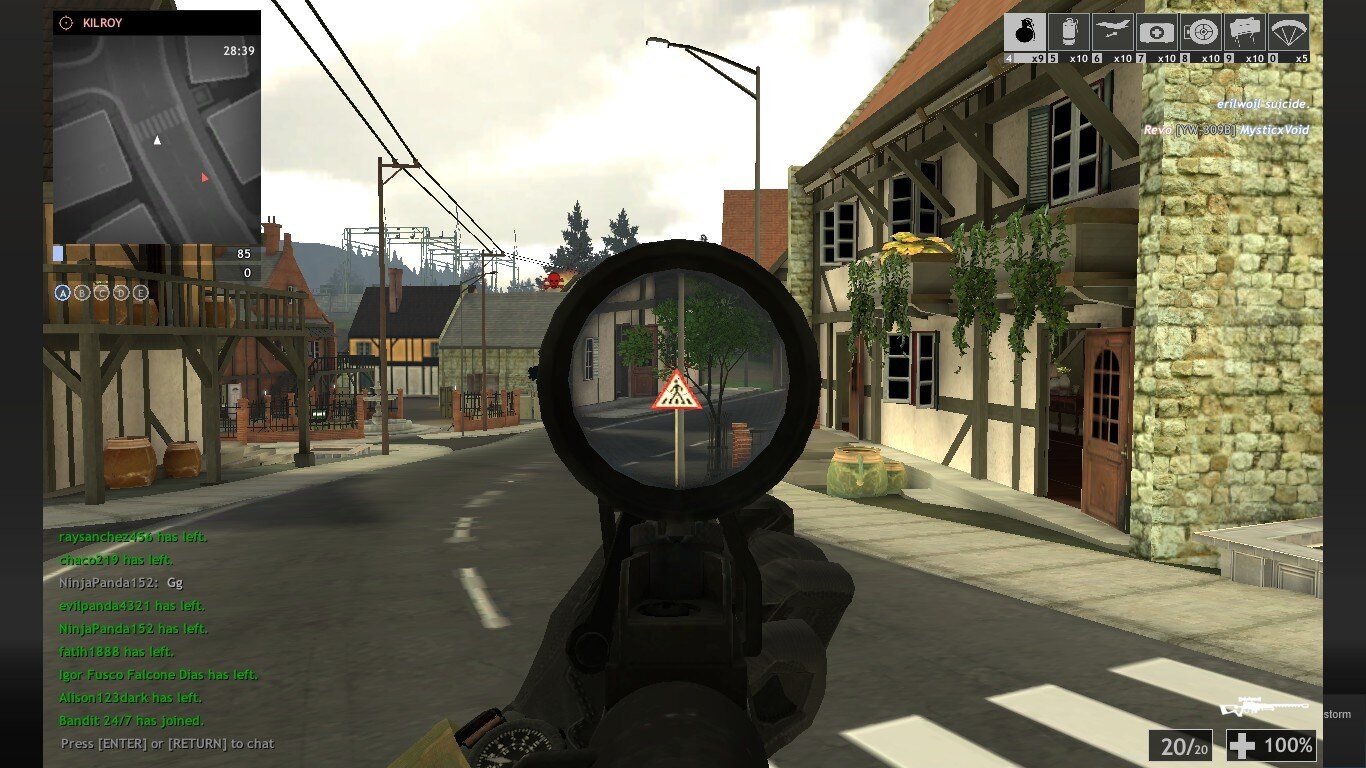Select capture point C indicator
The image size is (1366, 768).
[101, 293]
